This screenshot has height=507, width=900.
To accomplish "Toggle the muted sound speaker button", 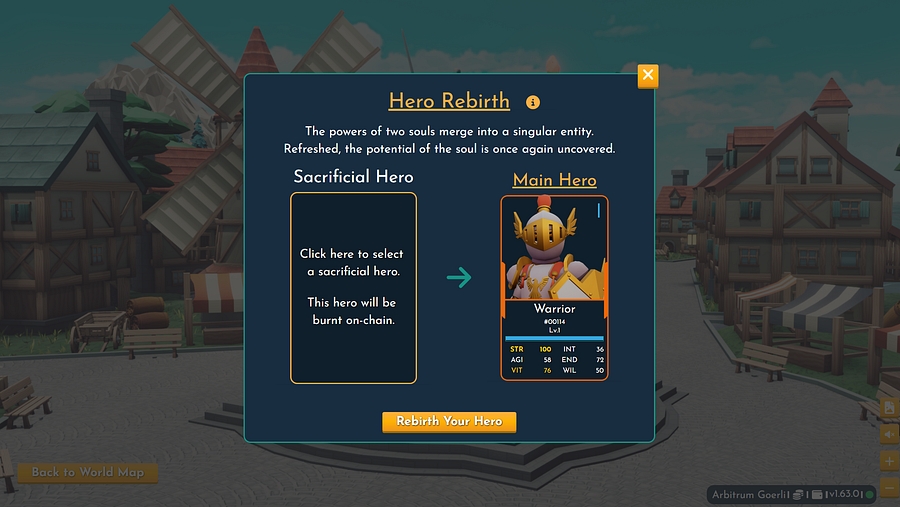I will 889,435.
